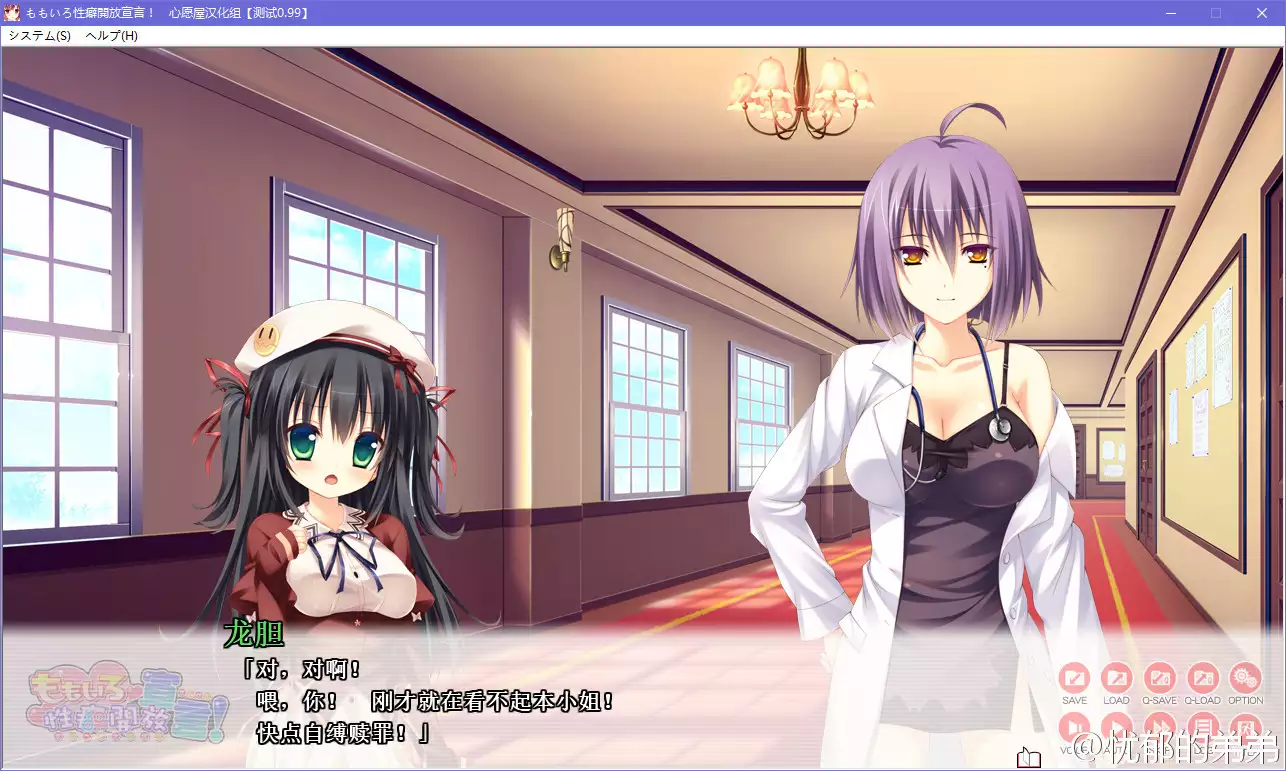Viewport: 1286px width, 771px height.
Task: Click the exit door icon button
Action: pyautogui.click(x=1245, y=727)
